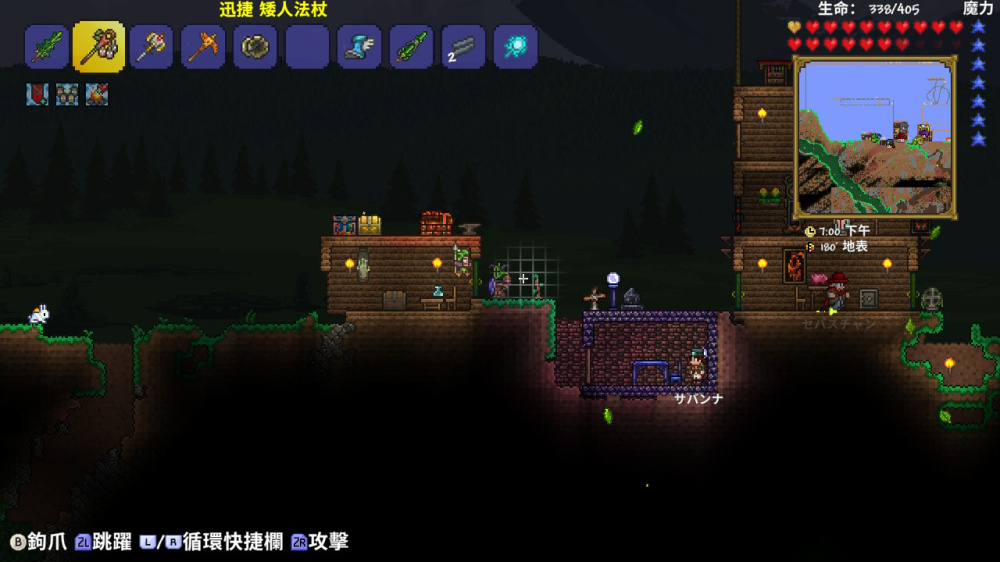
Task: Click the middle buff icon with round objects
Action: click(x=67, y=94)
